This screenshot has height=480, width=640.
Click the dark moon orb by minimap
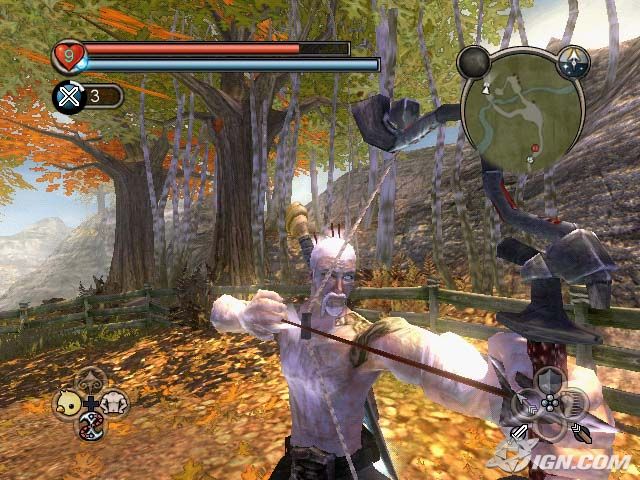pos(472,63)
